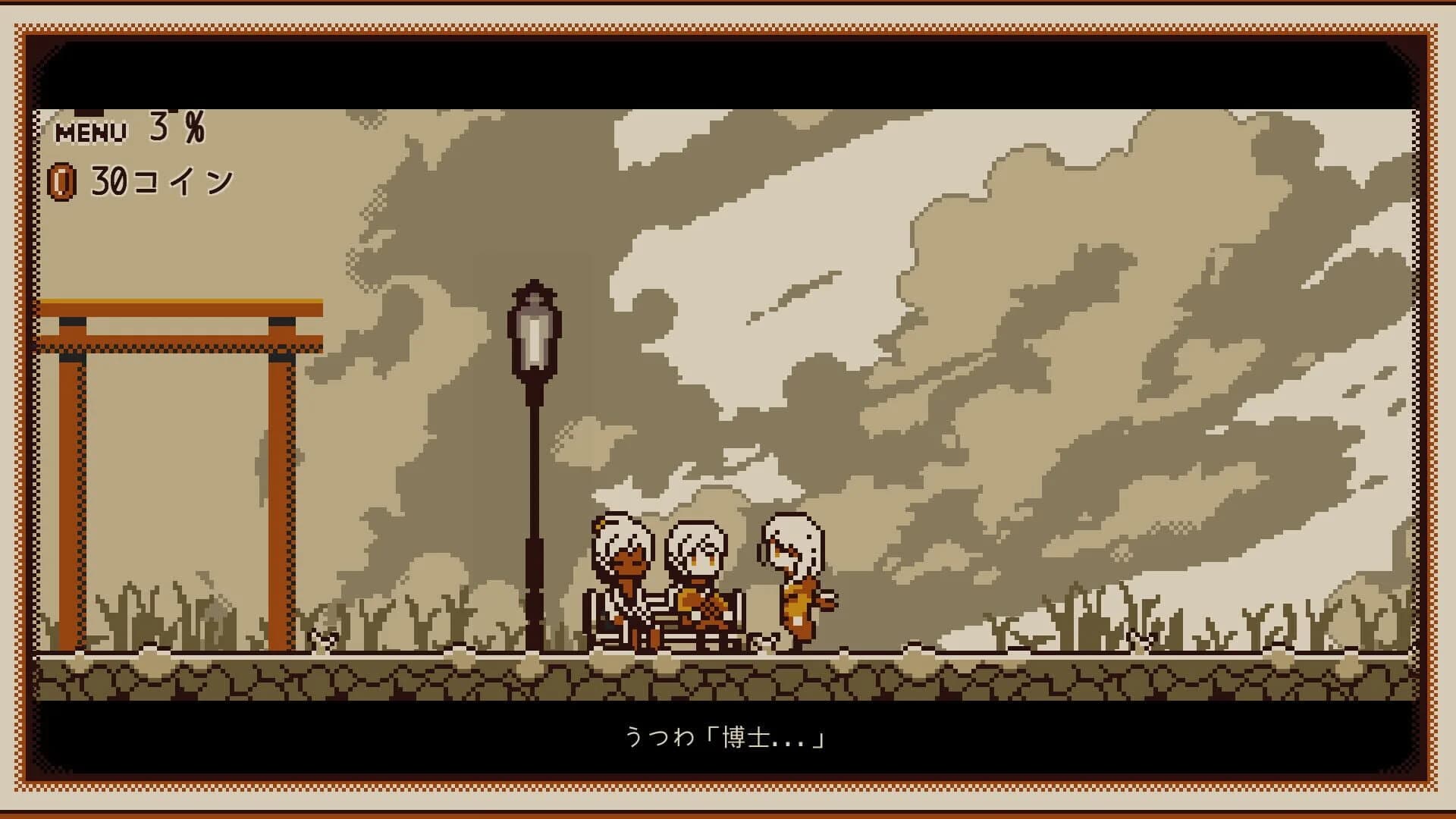The image size is (1456, 819).
Task: Advance the 博士 dialogue text
Action: point(766,736)
